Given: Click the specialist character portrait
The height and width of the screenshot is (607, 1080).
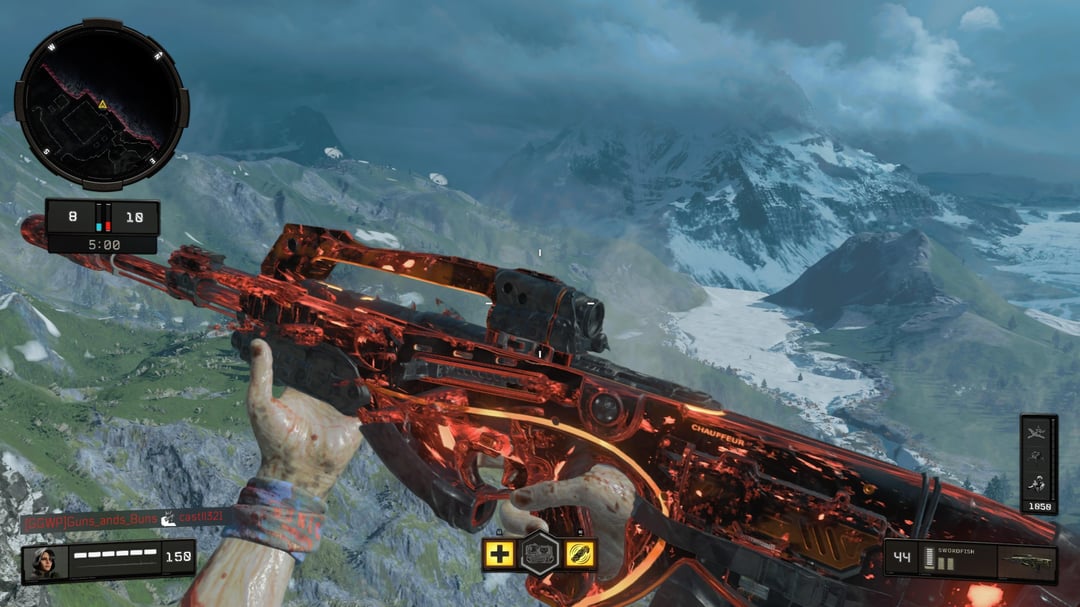Looking at the screenshot, I should tap(45, 562).
